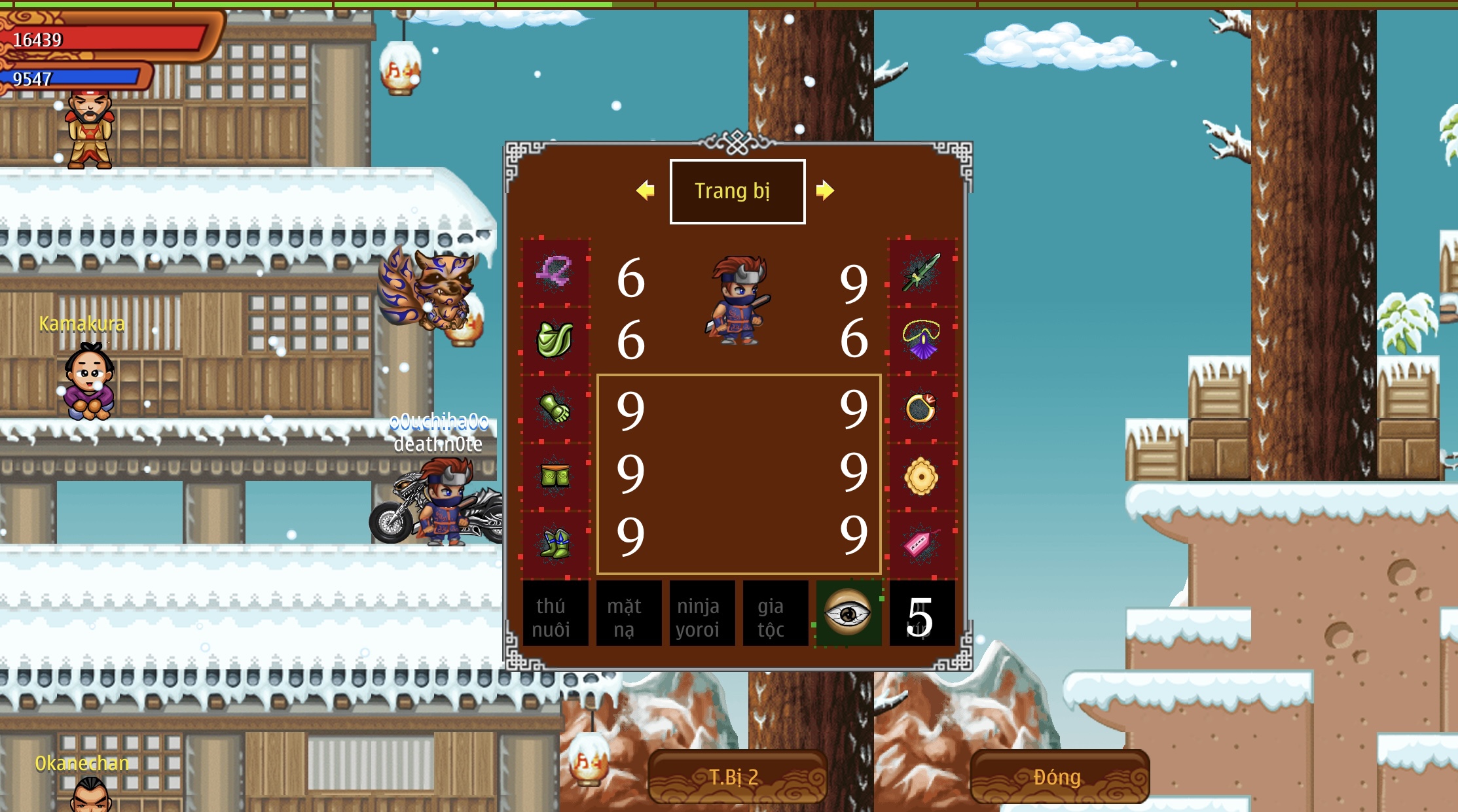This screenshot has height=812, width=1458.
Task: Switch to the previous tab with left arrow
Action: [645, 190]
